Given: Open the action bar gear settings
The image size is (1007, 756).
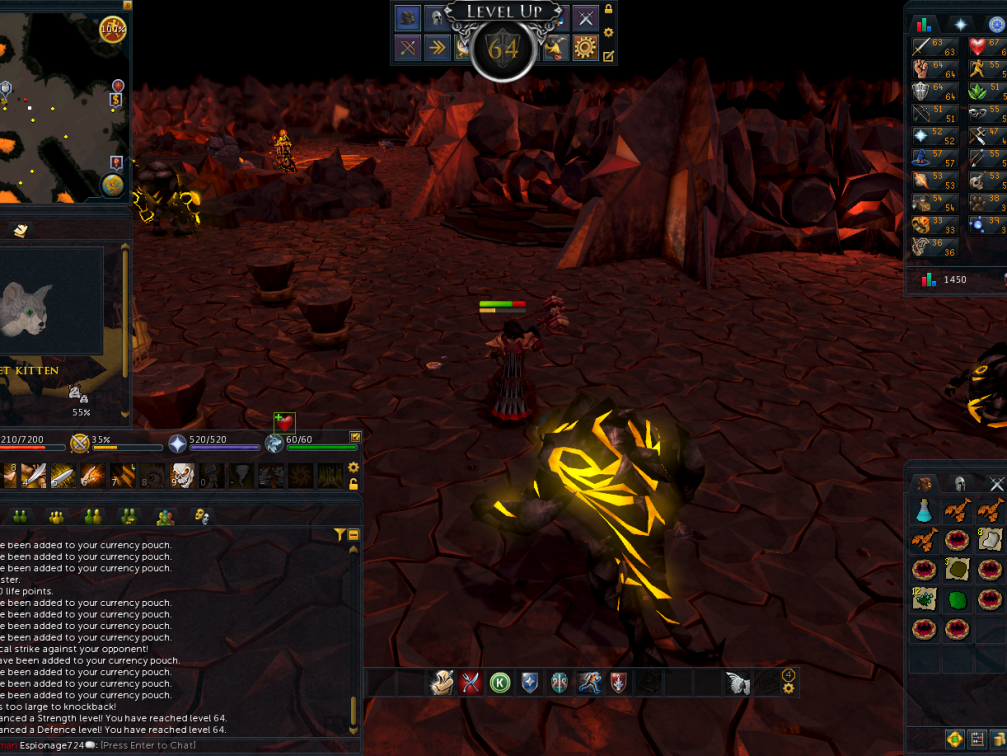Looking at the screenshot, I should click(x=353, y=467).
